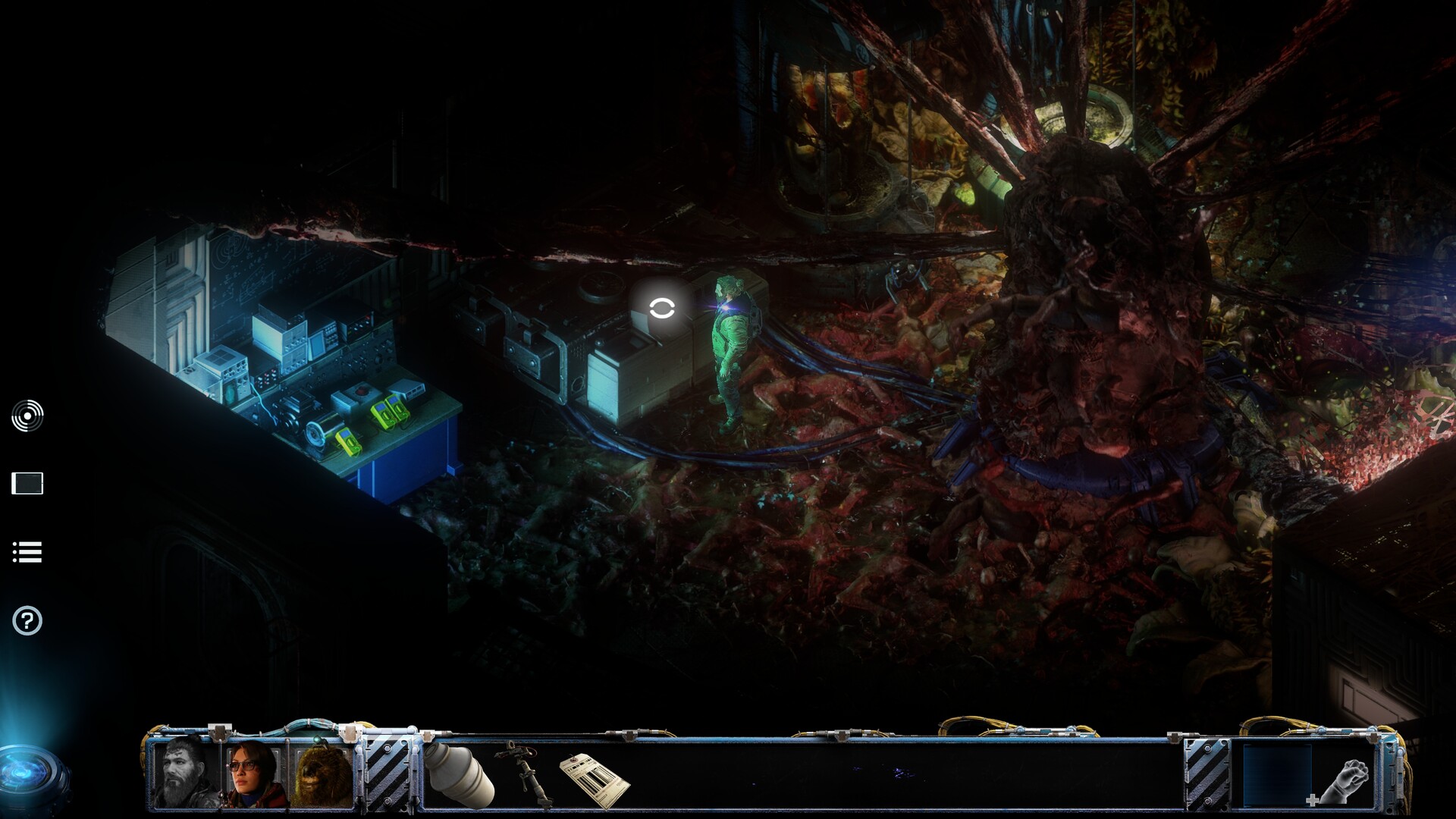The width and height of the screenshot is (1456, 819).
Task: Open the question mark help button
Action: pyautogui.click(x=27, y=621)
